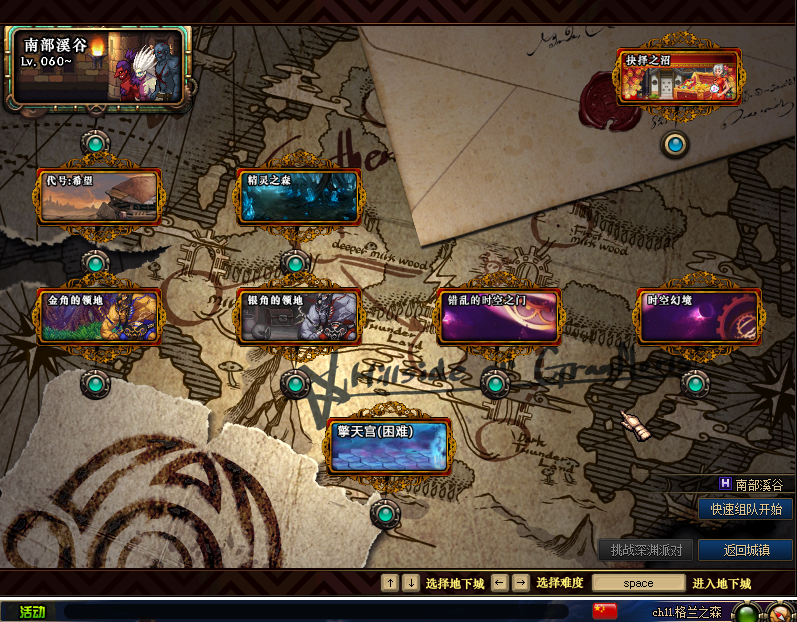Click the ch11.格兰之森 channel label
The image size is (797, 622).
click(x=686, y=612)
